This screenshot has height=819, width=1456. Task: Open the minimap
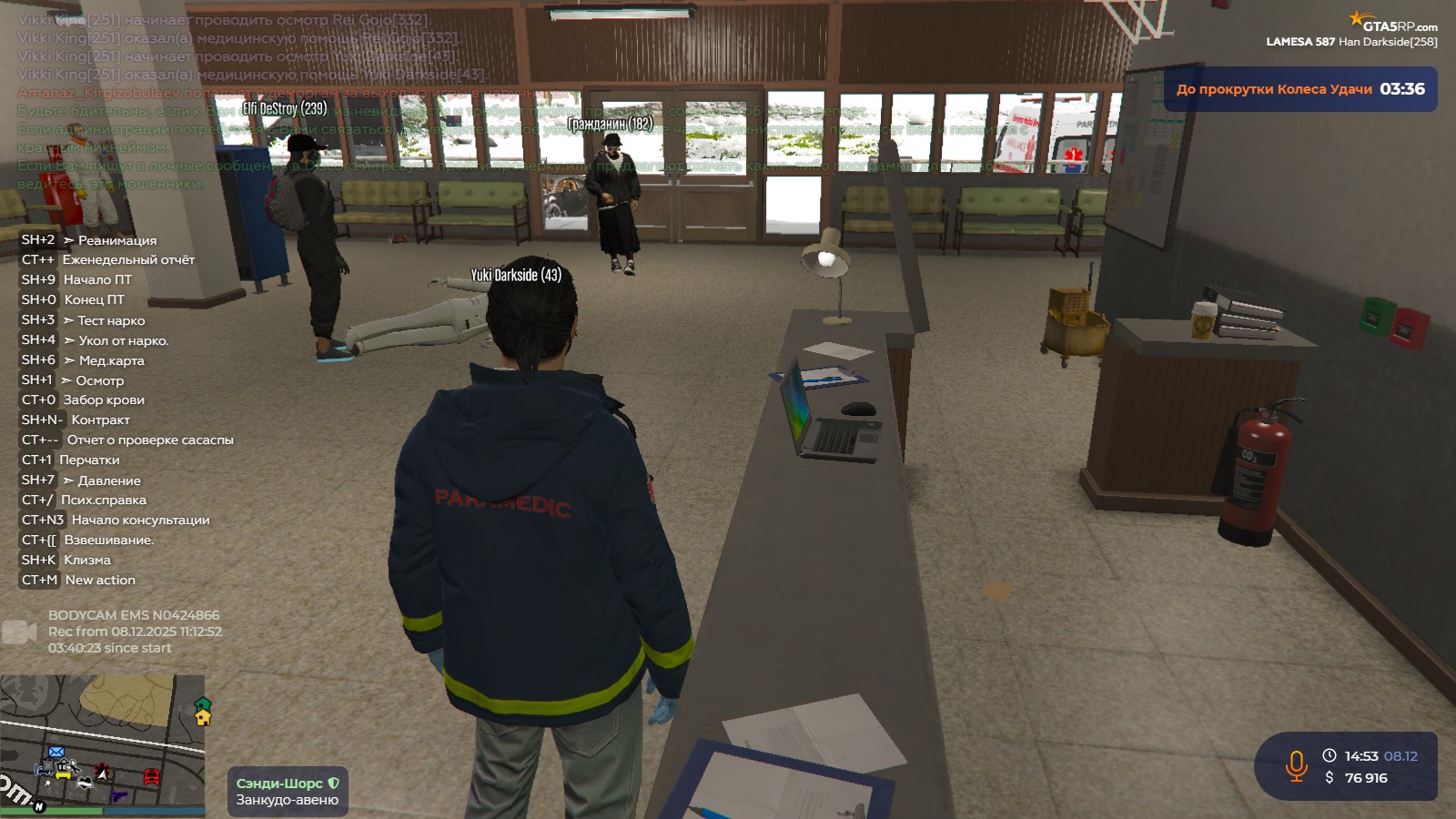click(x=102, y=744)
